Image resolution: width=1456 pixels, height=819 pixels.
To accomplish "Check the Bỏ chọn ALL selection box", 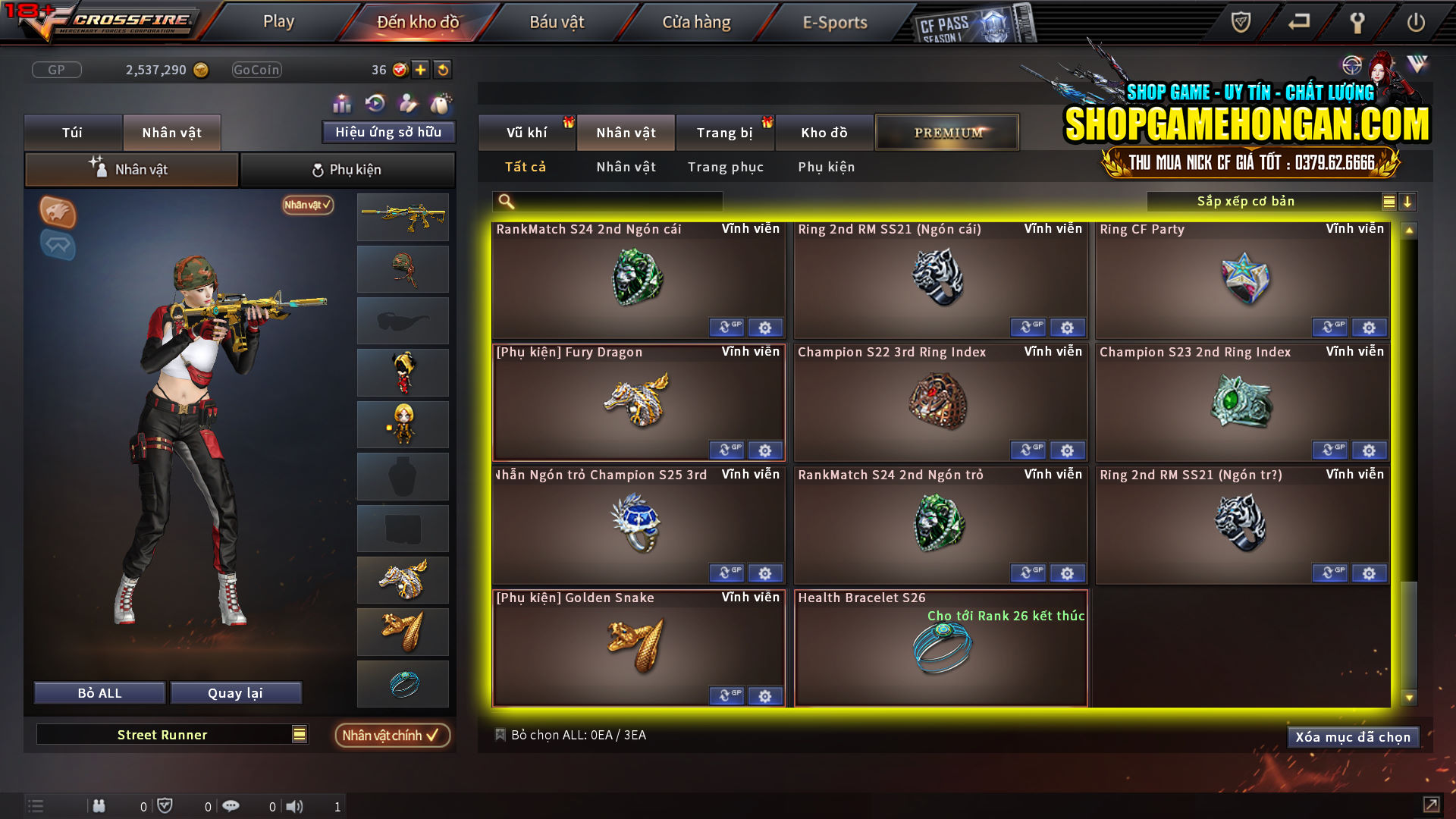I will (500, 734).
